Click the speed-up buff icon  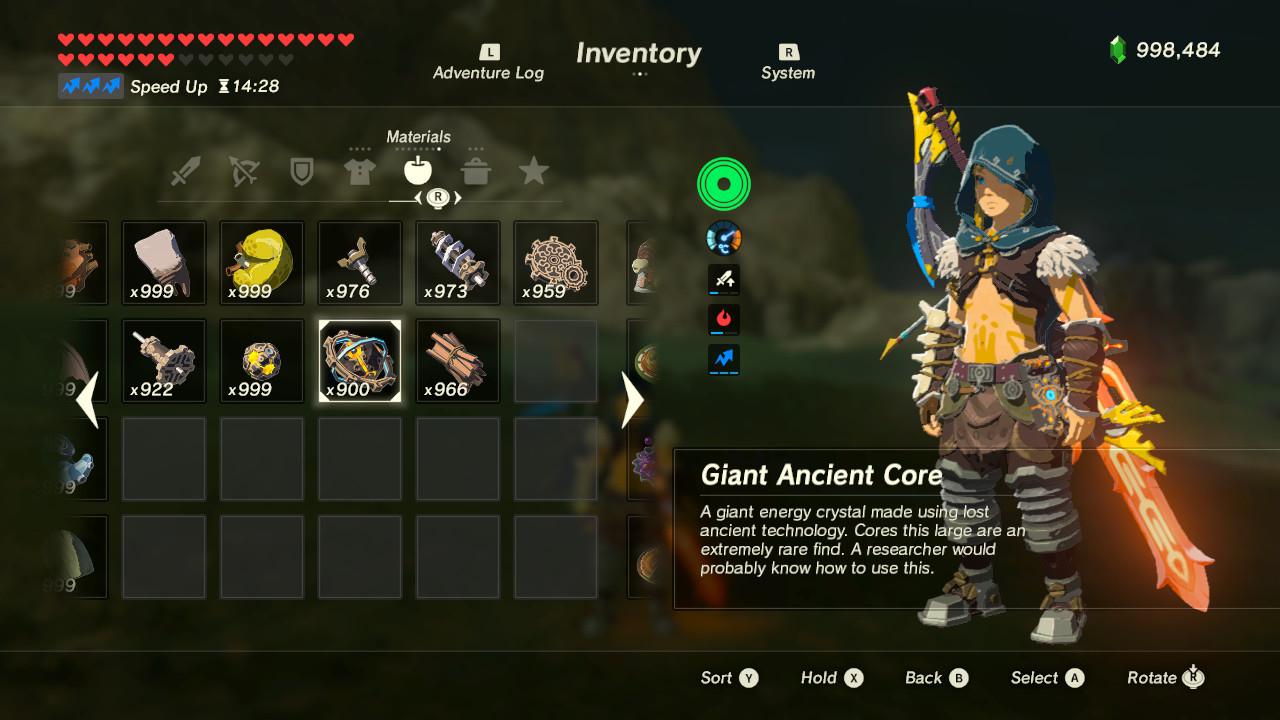coord(723,360)
